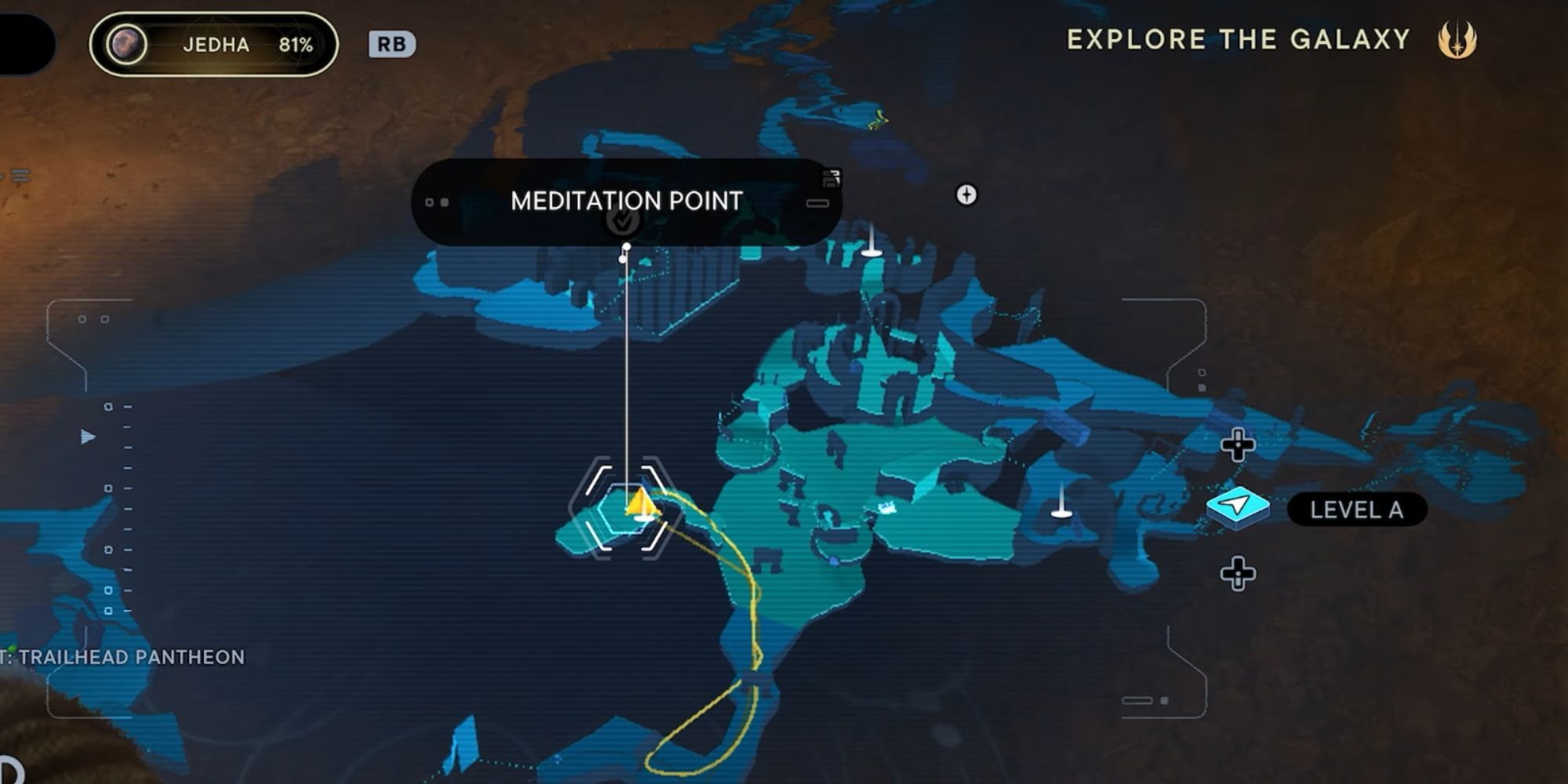Select the Meditation Point tooltip label
Screen dimensions: 1568x784
(x=626, y=201)
